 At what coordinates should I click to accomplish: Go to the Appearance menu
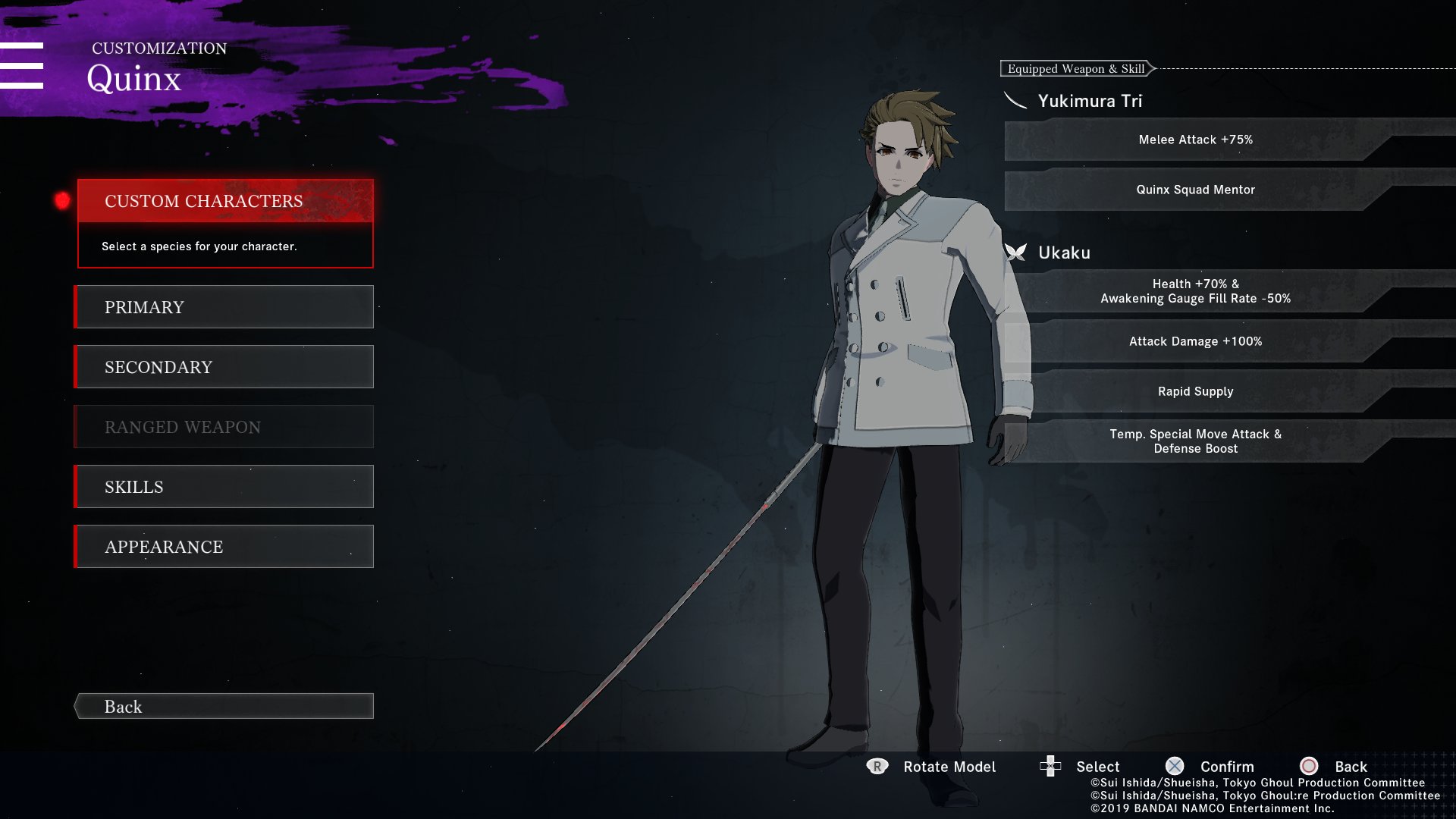pos(225,547)
